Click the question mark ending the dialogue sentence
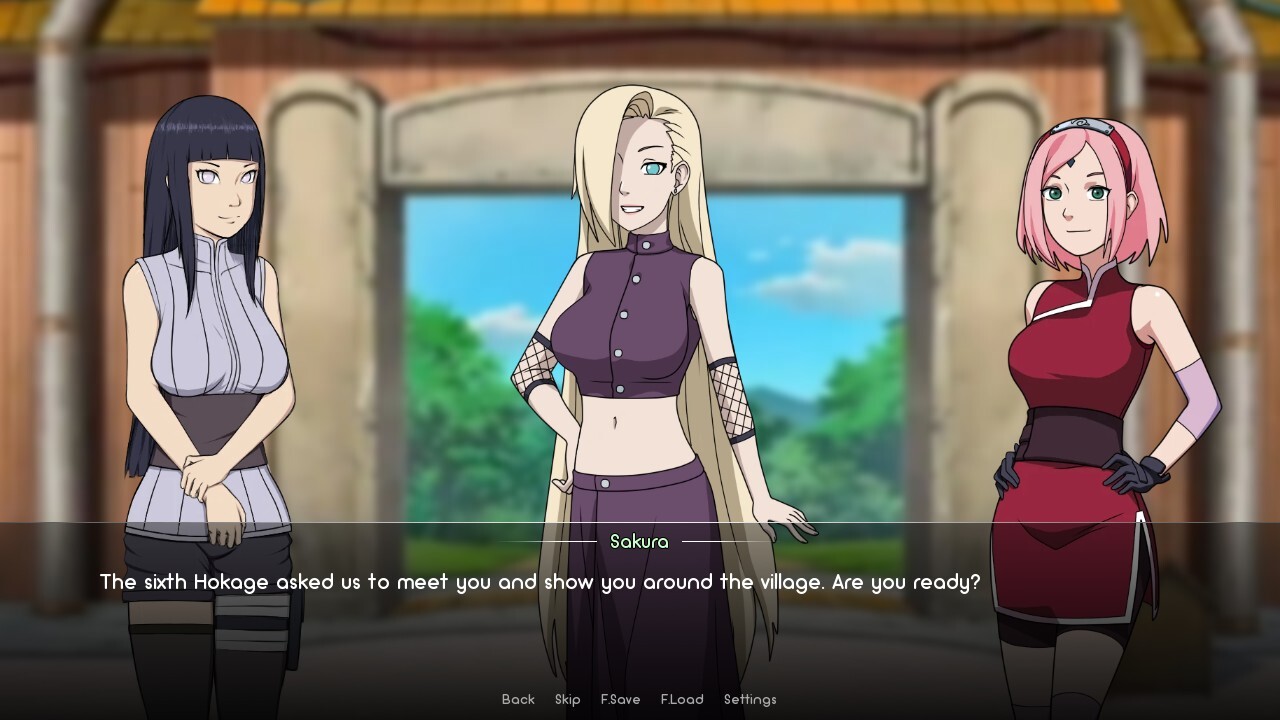 pos(975,581)
